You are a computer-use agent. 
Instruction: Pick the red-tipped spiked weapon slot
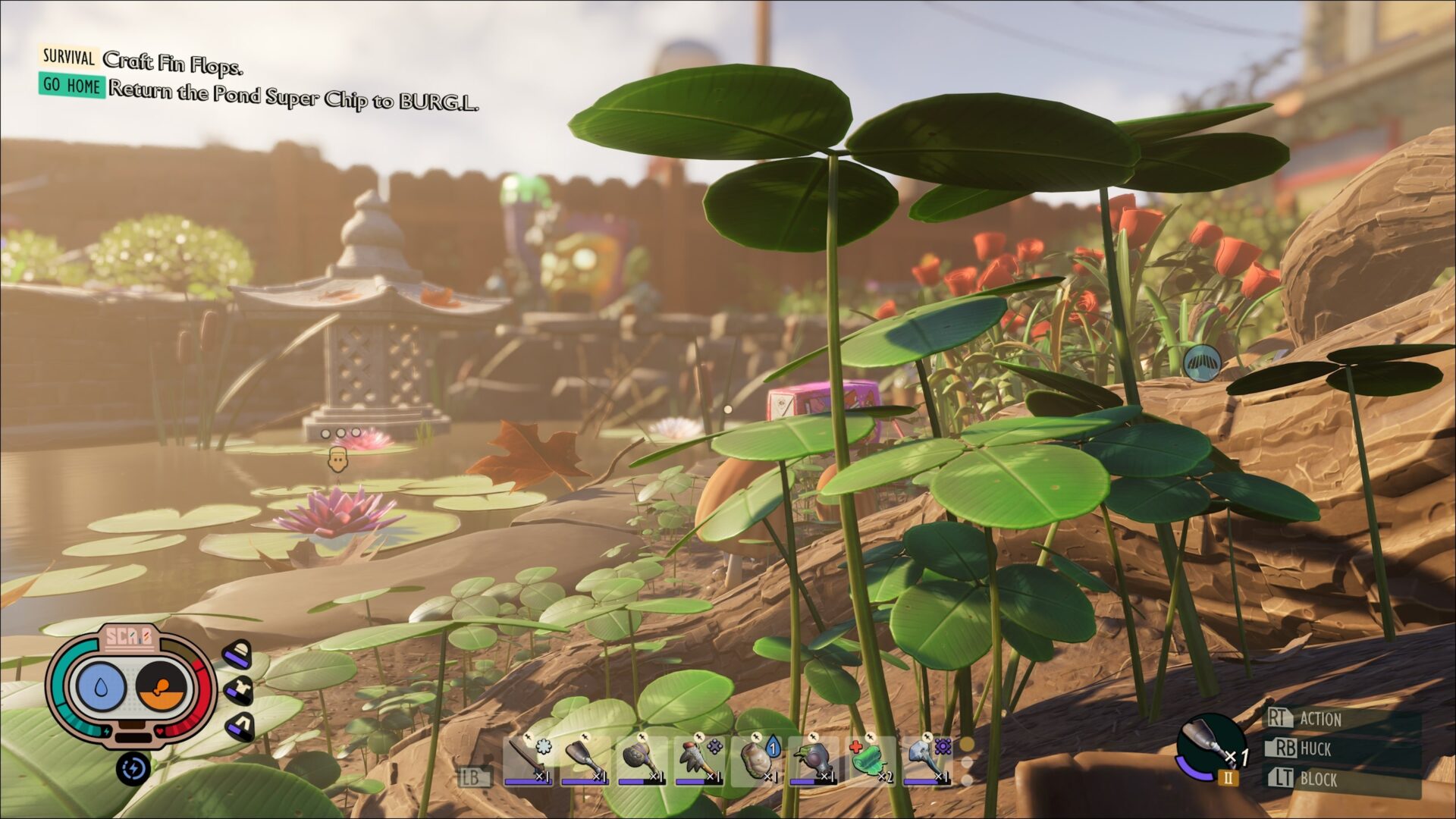(x=698, y=759)
